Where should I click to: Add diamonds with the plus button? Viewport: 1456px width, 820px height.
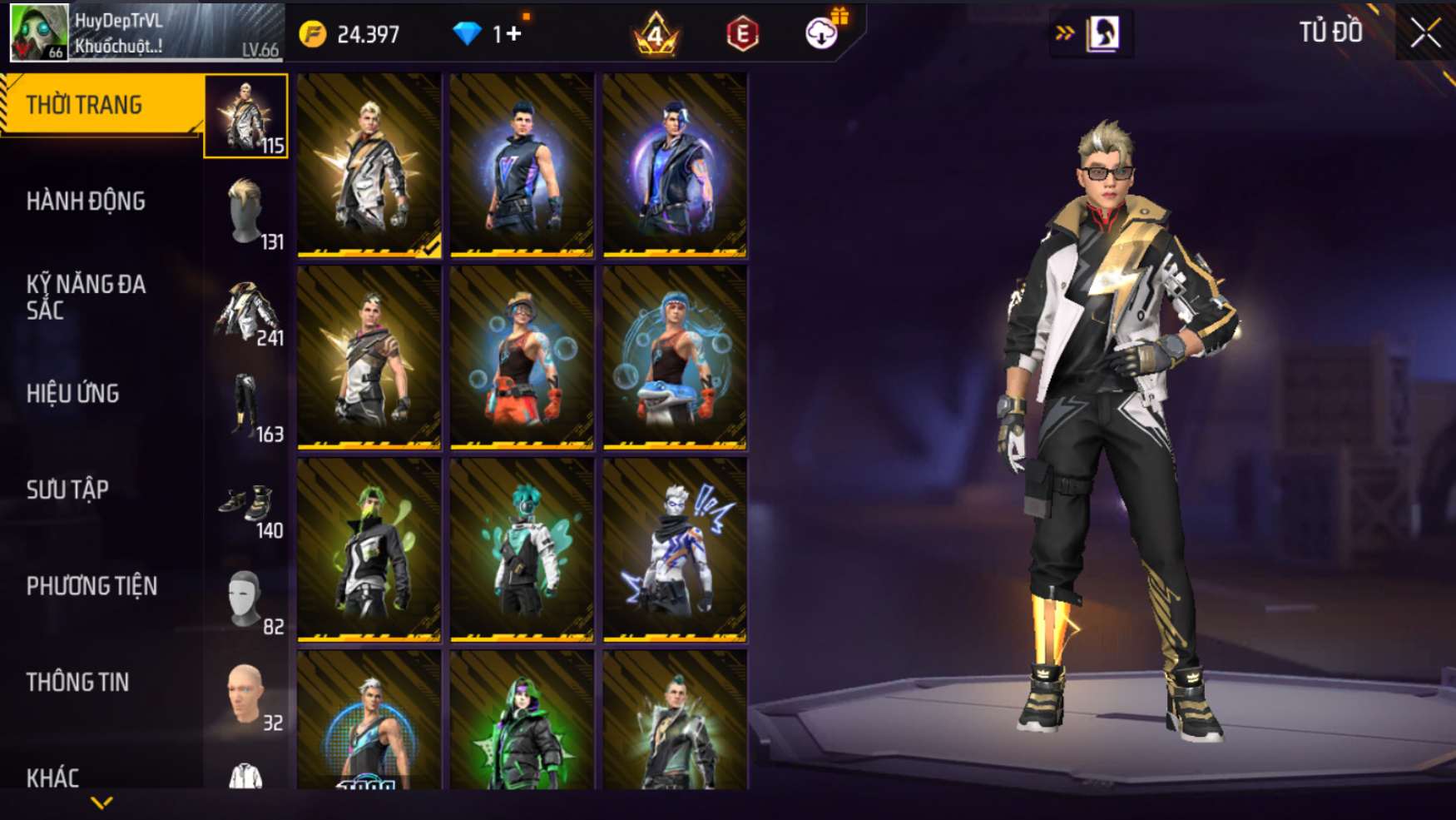point(513,34)
